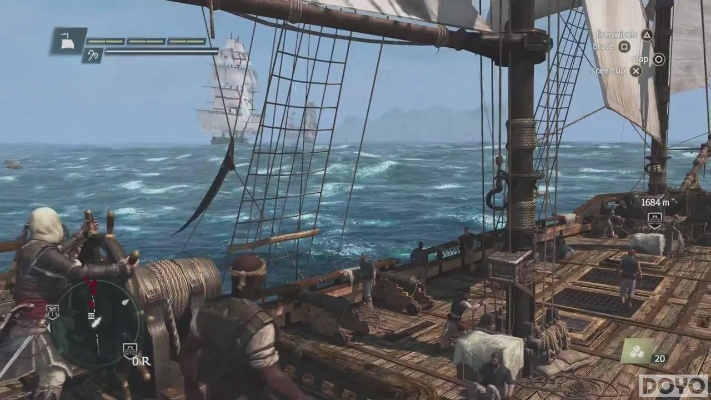The image size is (711, 400).
Task: Click the DOYO watermark logo
Action: (x=673, y=385)
